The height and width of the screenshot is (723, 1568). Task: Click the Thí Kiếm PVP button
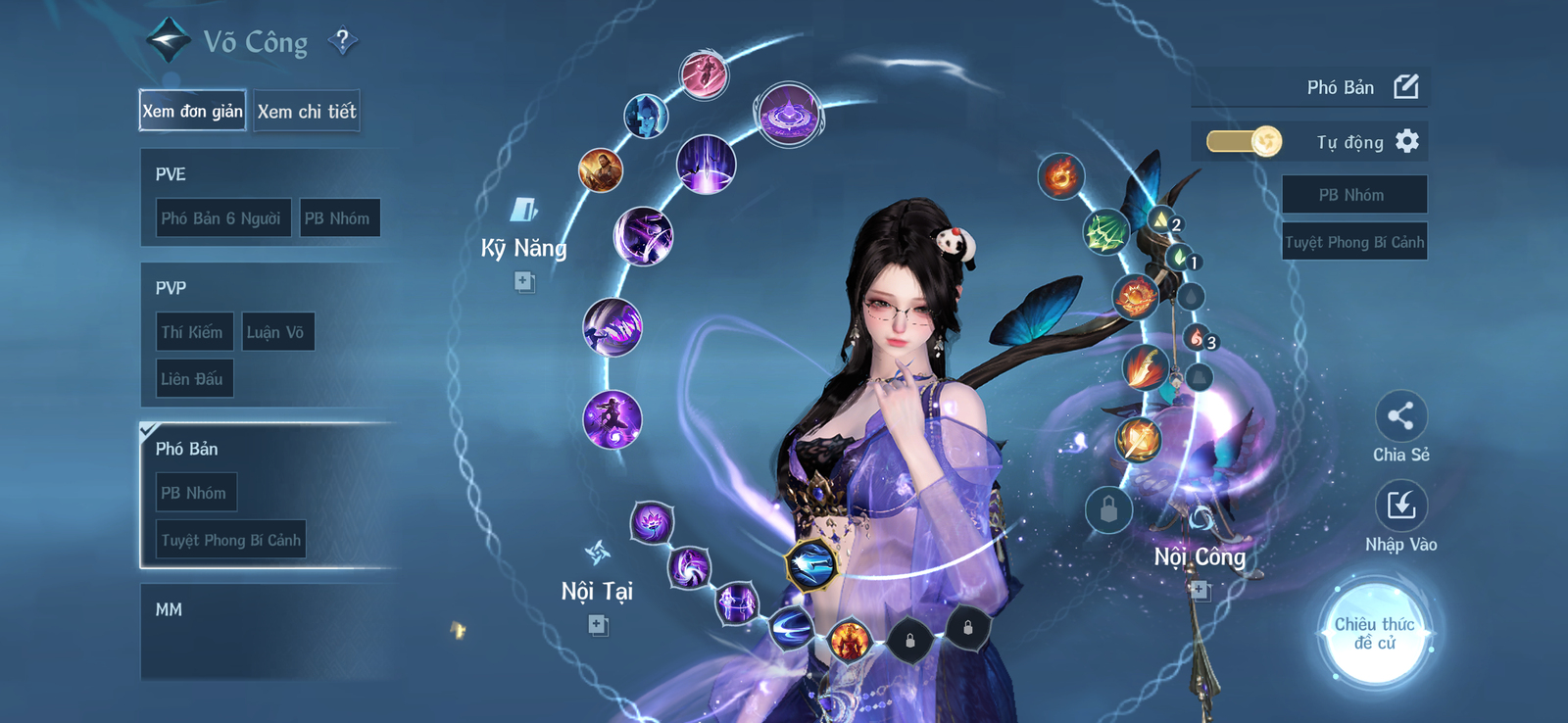[193, 331]
